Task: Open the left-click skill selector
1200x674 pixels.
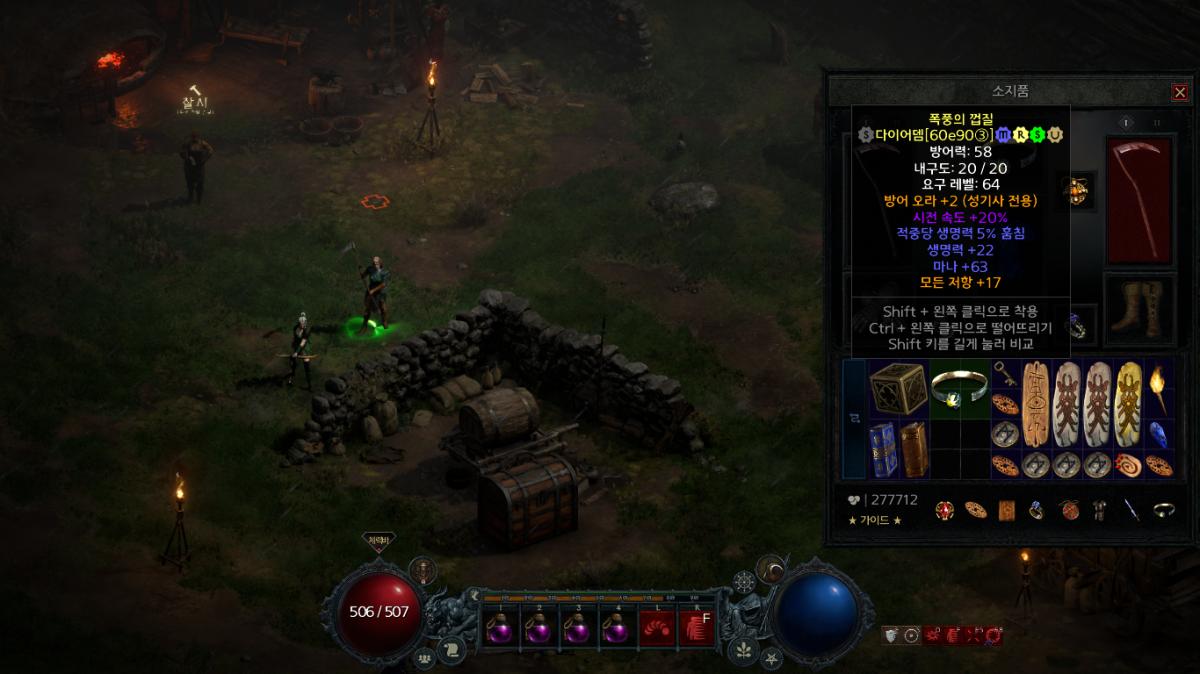Action: click(x=656, y=629)
